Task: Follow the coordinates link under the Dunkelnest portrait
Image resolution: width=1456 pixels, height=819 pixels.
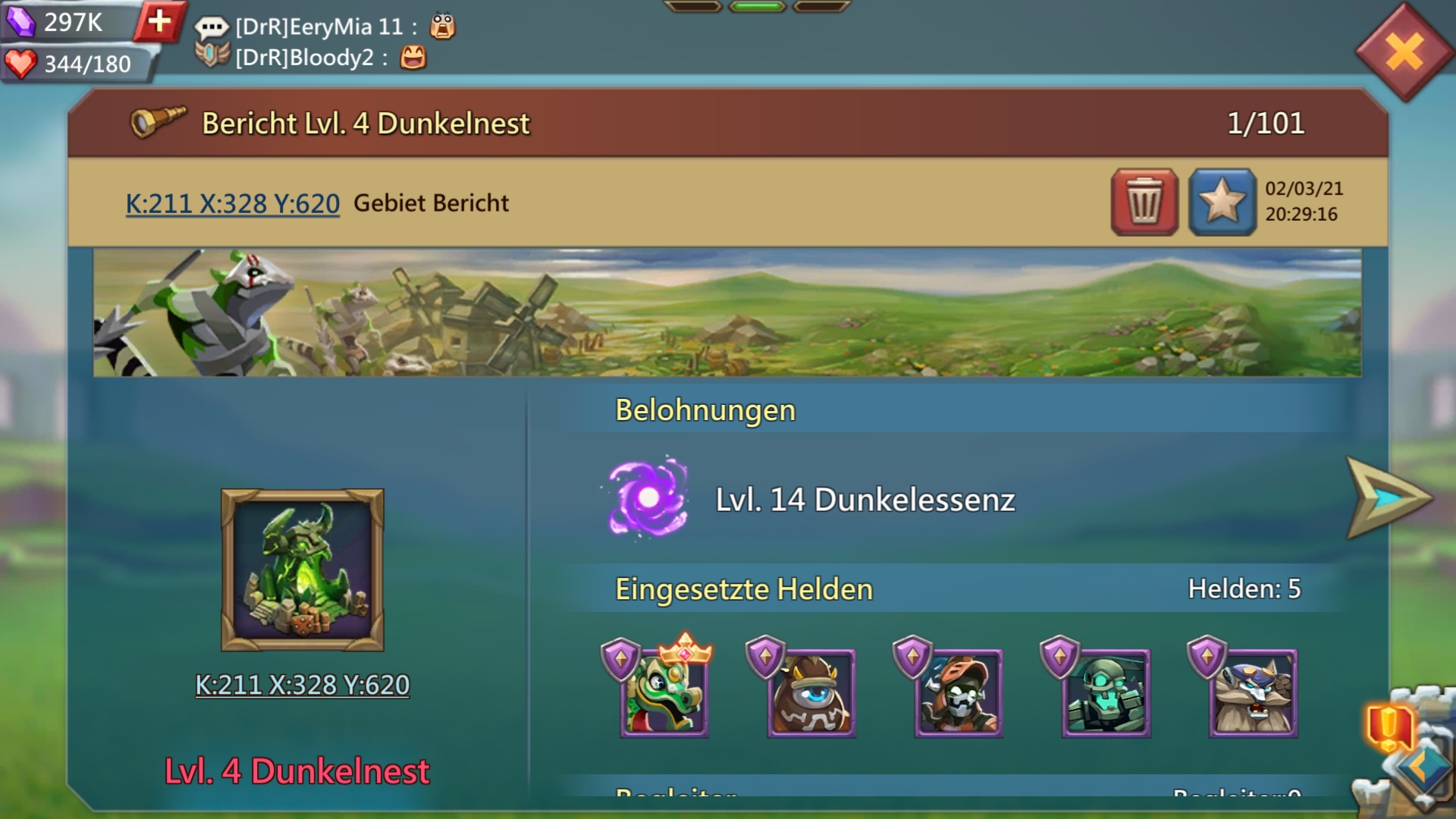Action: (302, 685)
